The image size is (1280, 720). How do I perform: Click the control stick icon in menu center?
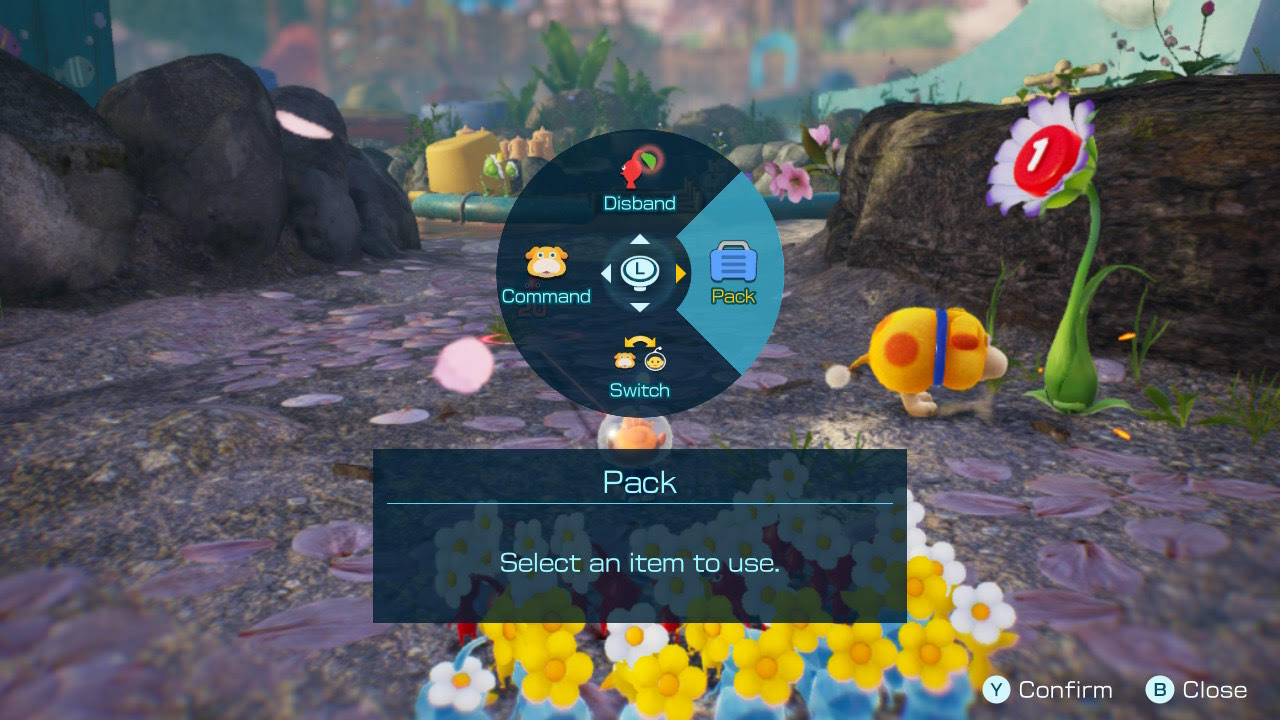pos(639,270)
